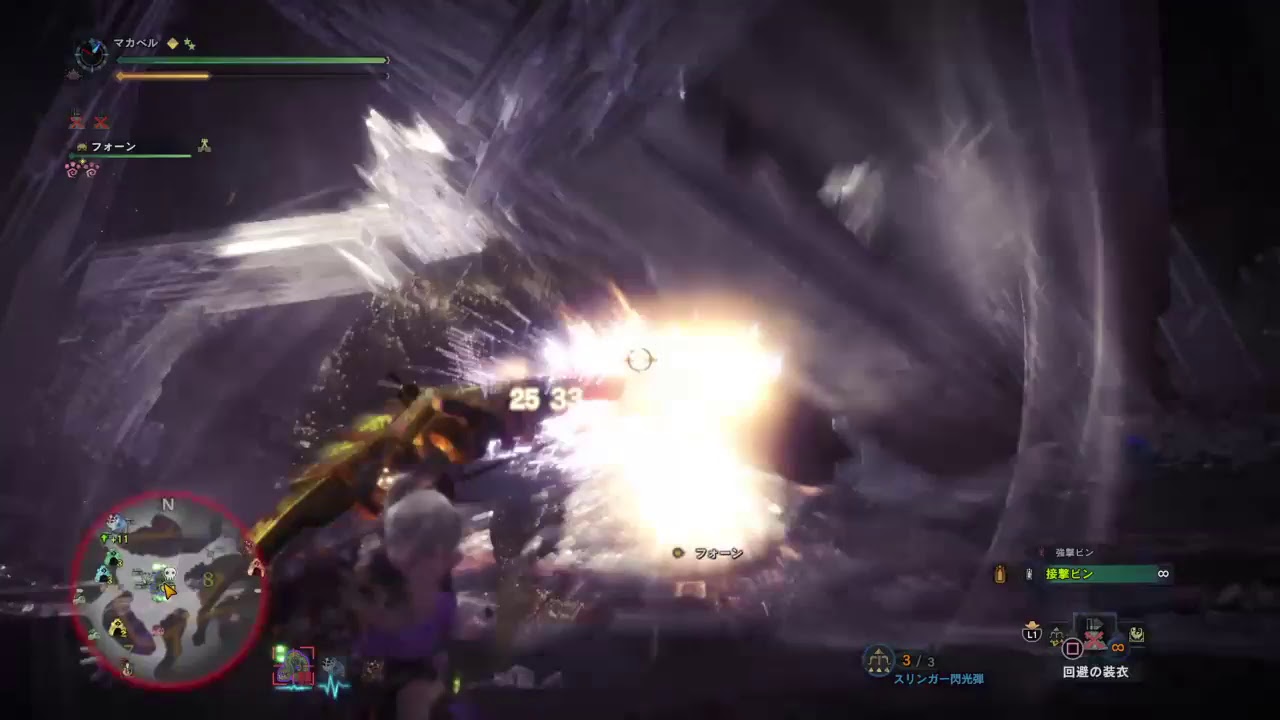The width and height of the screenshot is (1280, 720).
Task: Click the pink paw buff icons under Palico
Action: pyautogui.click(x=82, y=170)
